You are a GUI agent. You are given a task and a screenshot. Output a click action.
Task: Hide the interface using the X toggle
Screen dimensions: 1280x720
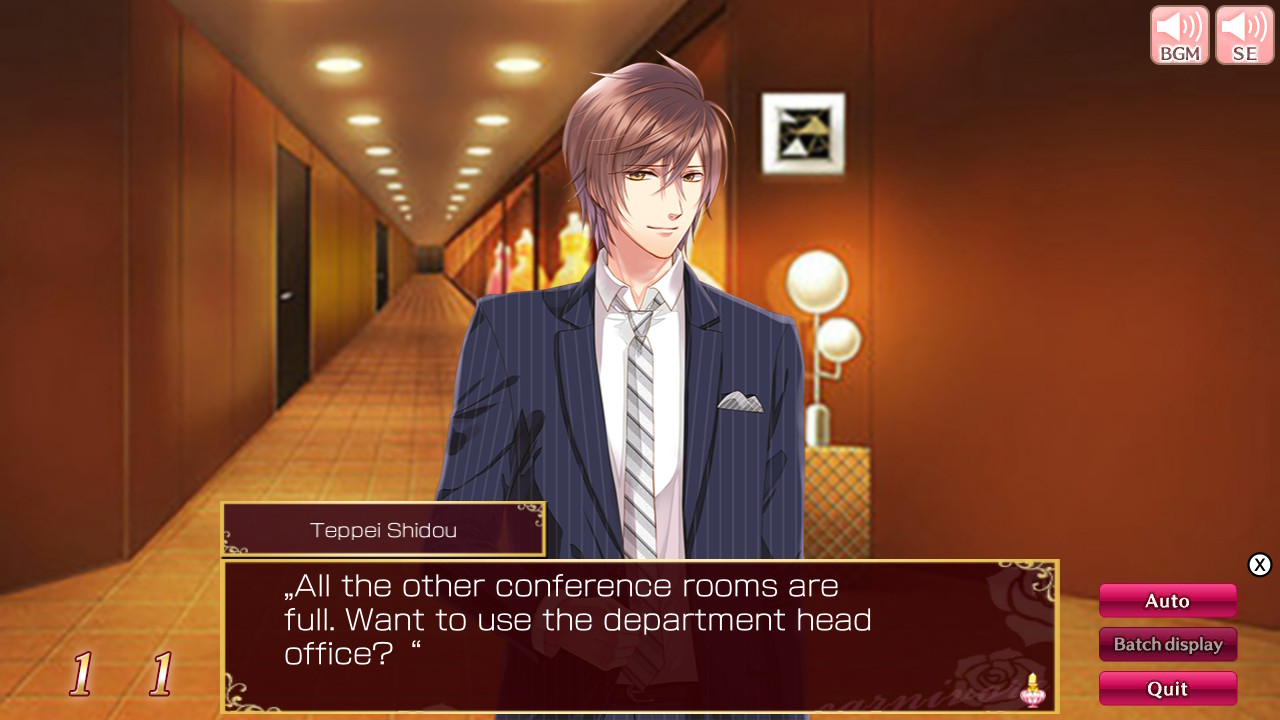pos(1260,564)
